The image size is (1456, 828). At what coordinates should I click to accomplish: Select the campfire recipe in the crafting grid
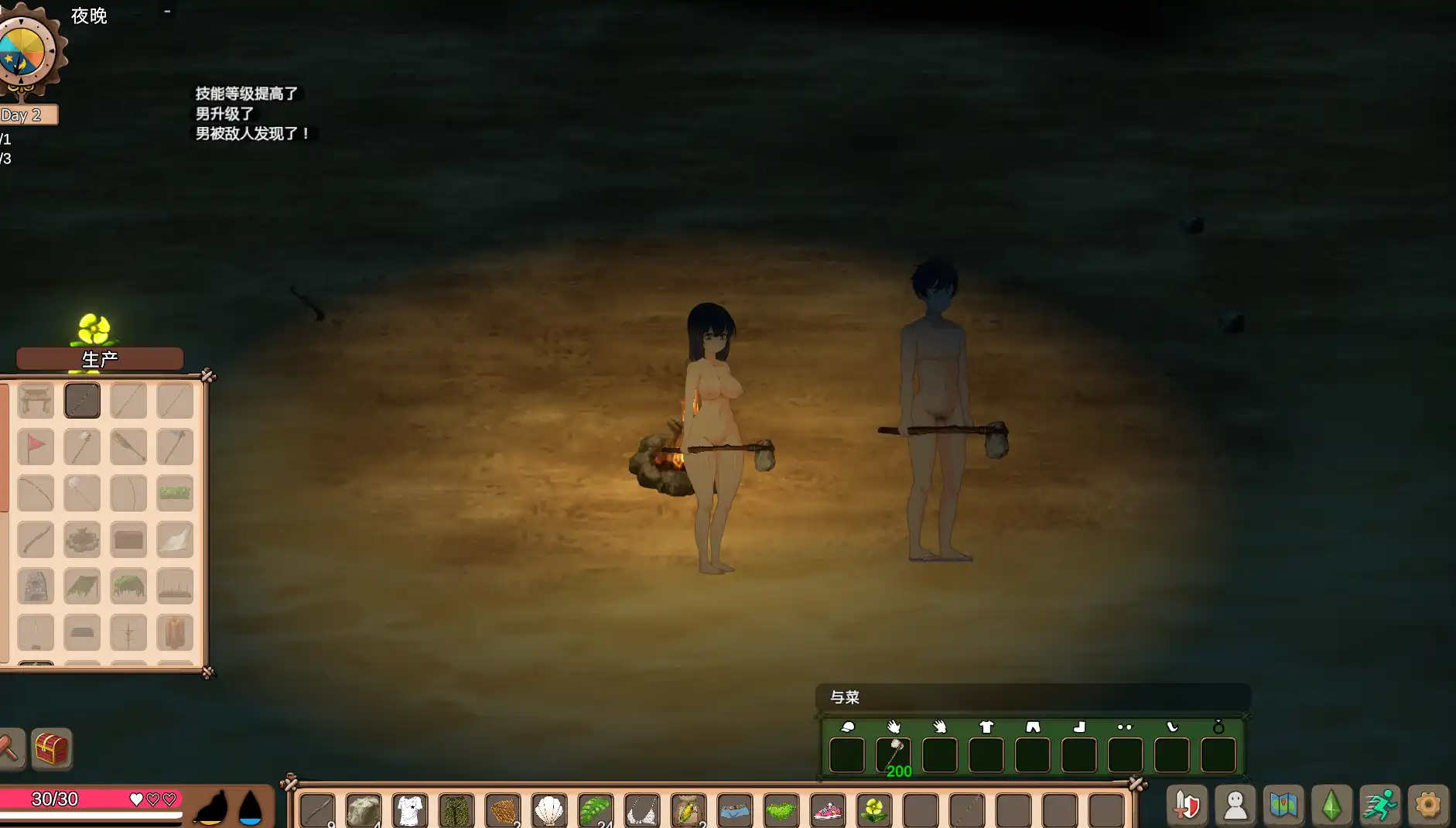pyautogui.click(x=82, y=539)
